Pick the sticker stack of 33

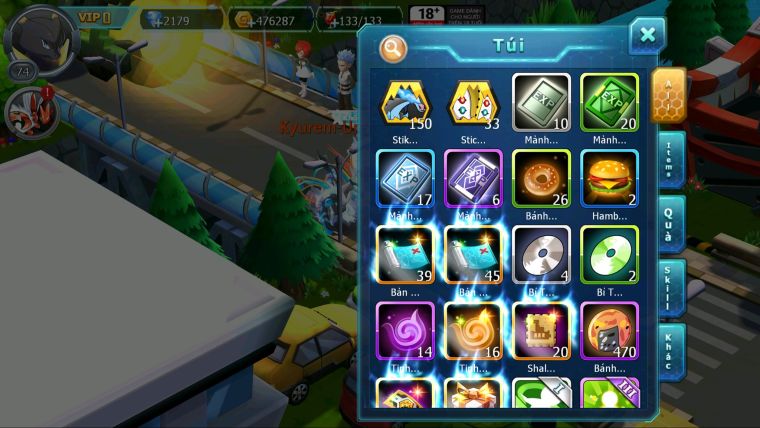[473, 102]
